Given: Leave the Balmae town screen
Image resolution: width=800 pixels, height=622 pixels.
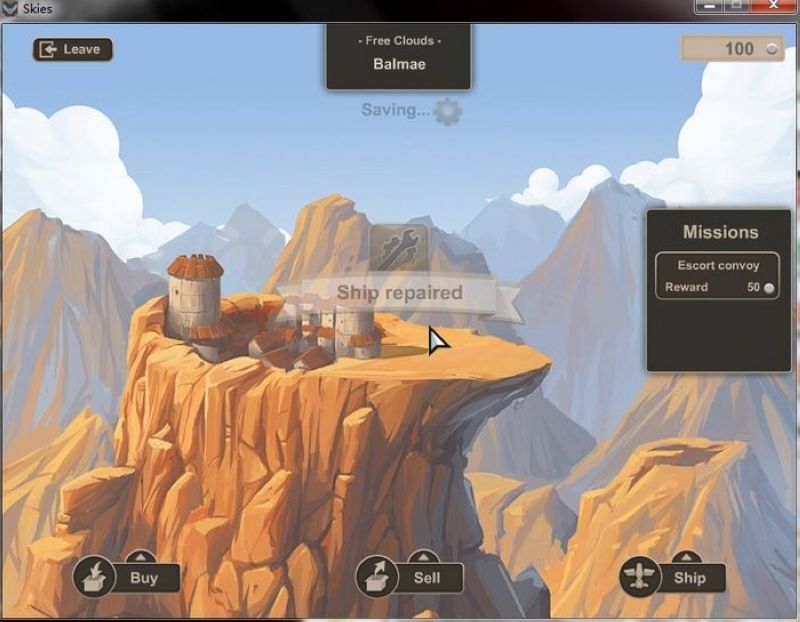Looking at the screenshot, I should coord(72,49).
